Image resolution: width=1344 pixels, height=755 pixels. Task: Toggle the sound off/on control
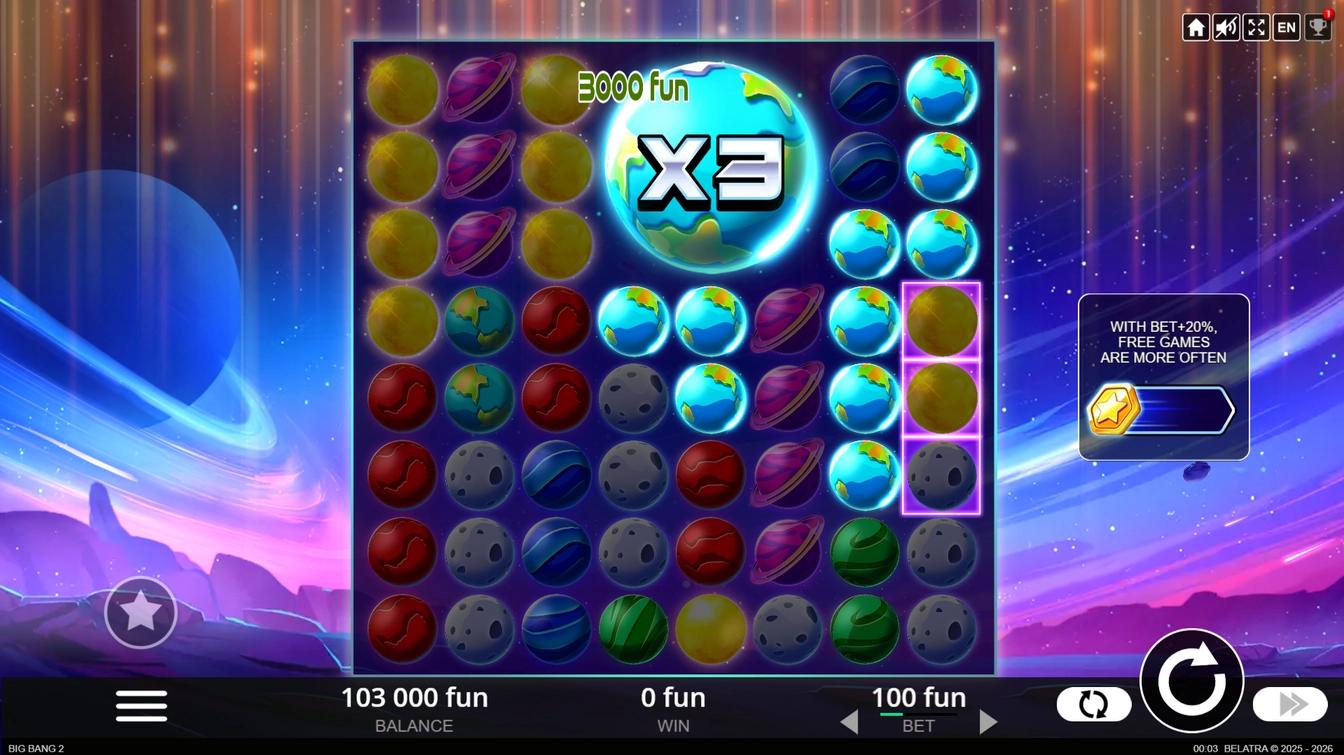pyautogui.click(x=1225, y=27)
